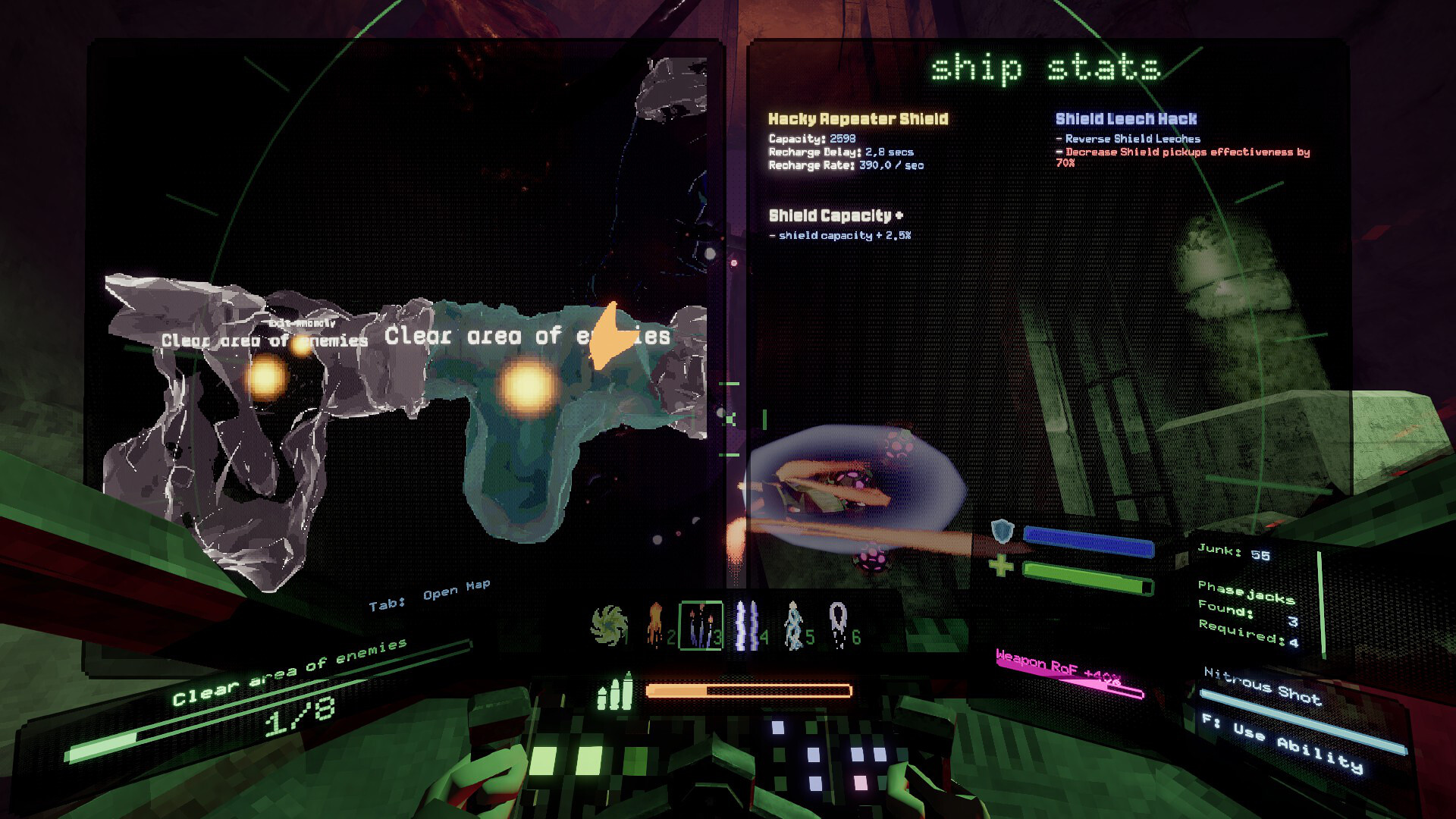Image resolution: width=1456 pixels, height=819 pixels.
Task: Click the orange ammo gauge near the bullet icon
Action: (747, 692)
